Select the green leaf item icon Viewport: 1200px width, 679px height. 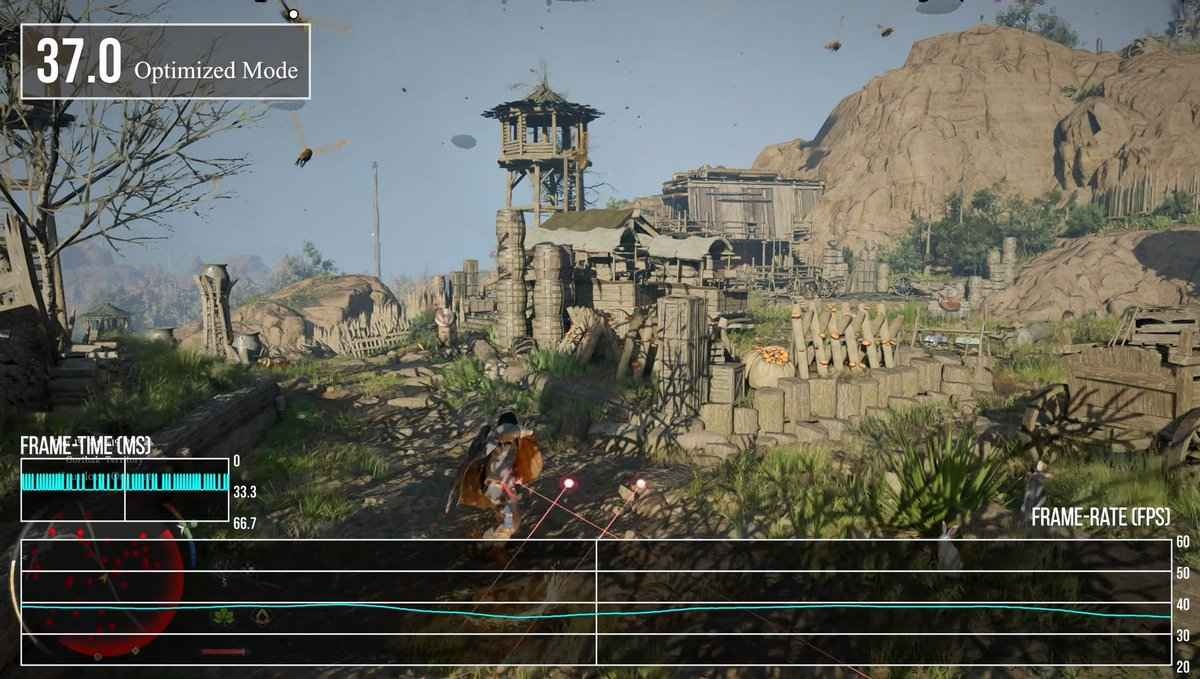click(x=224, y=617)
